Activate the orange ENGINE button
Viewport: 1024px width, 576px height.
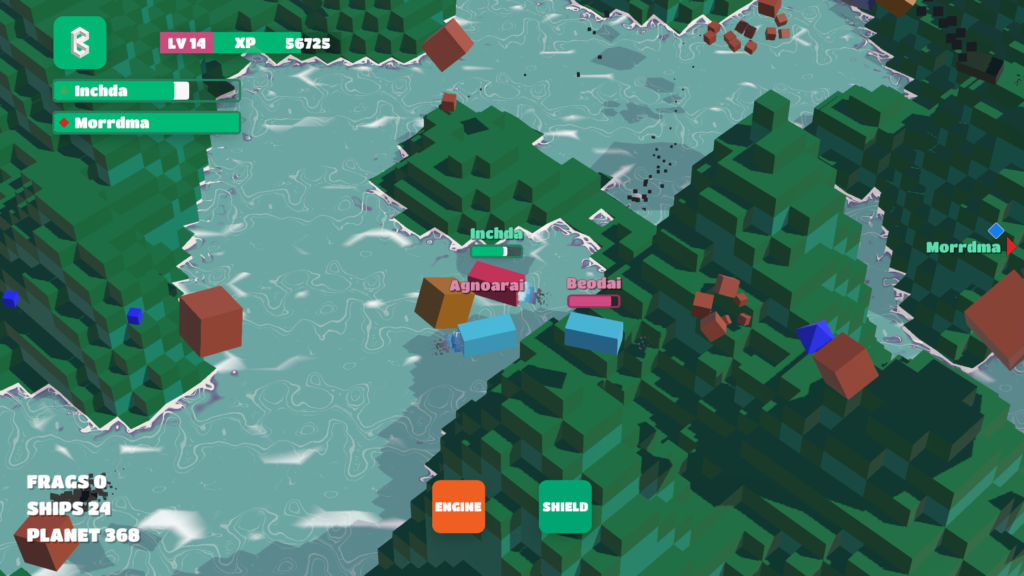[458, 506]
